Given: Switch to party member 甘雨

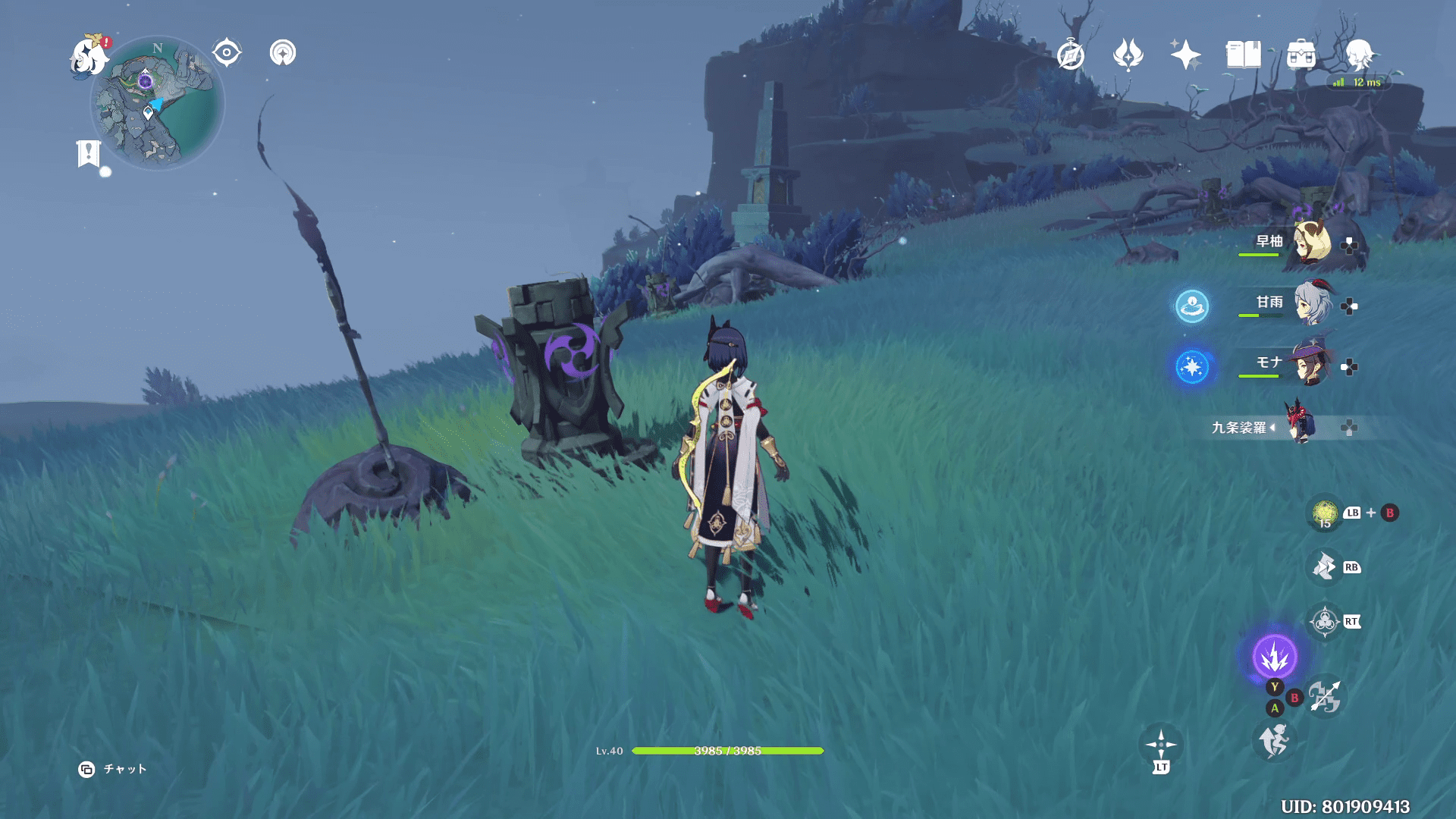Looking at the screenshot, I should tap(1312, 303).
